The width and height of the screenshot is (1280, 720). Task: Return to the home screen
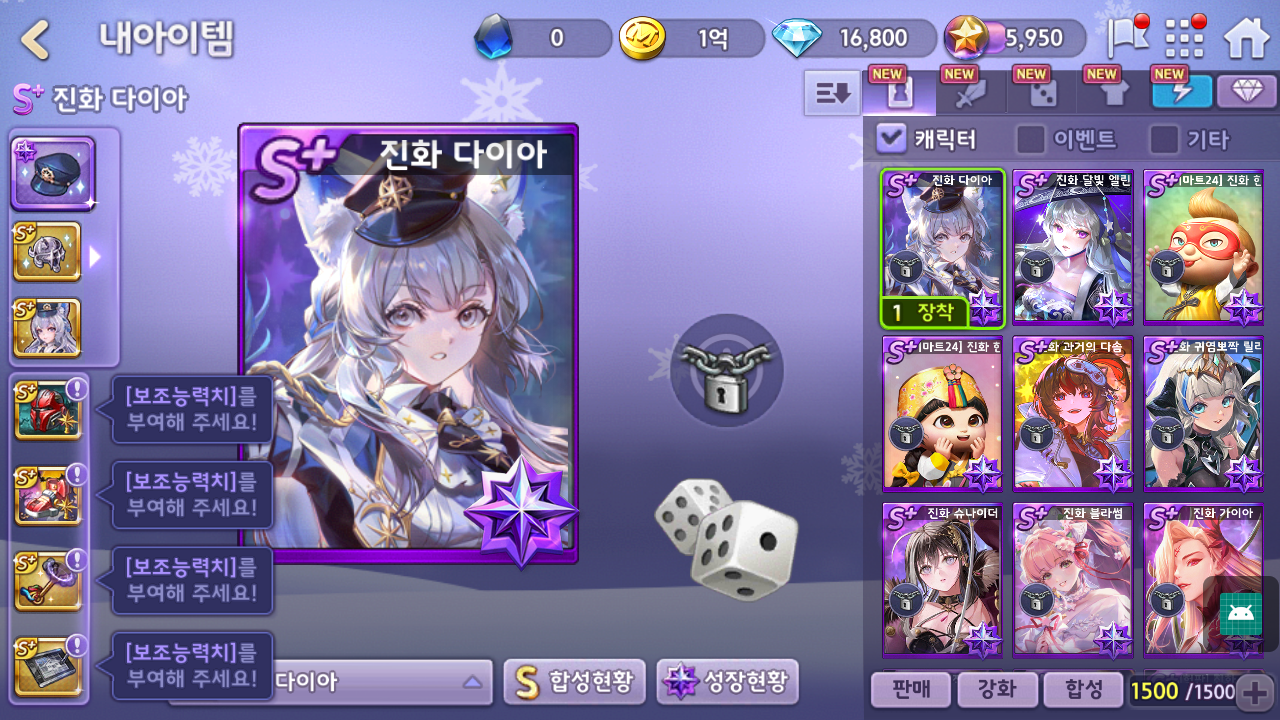tap(1246, 39)
